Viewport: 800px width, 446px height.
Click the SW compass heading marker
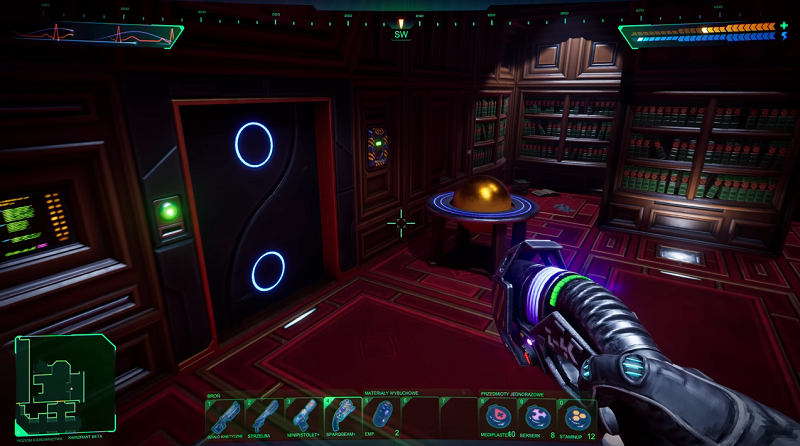click(401, 34)
